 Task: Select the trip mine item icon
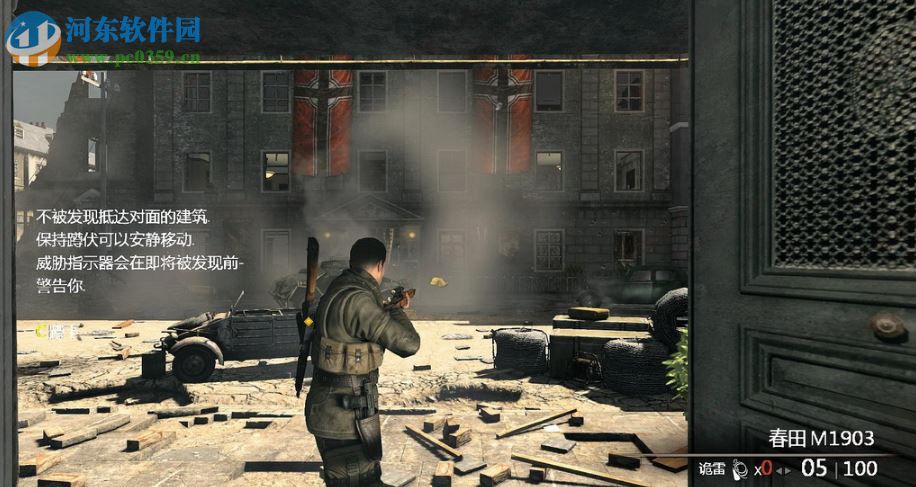(x=740, y=468)
